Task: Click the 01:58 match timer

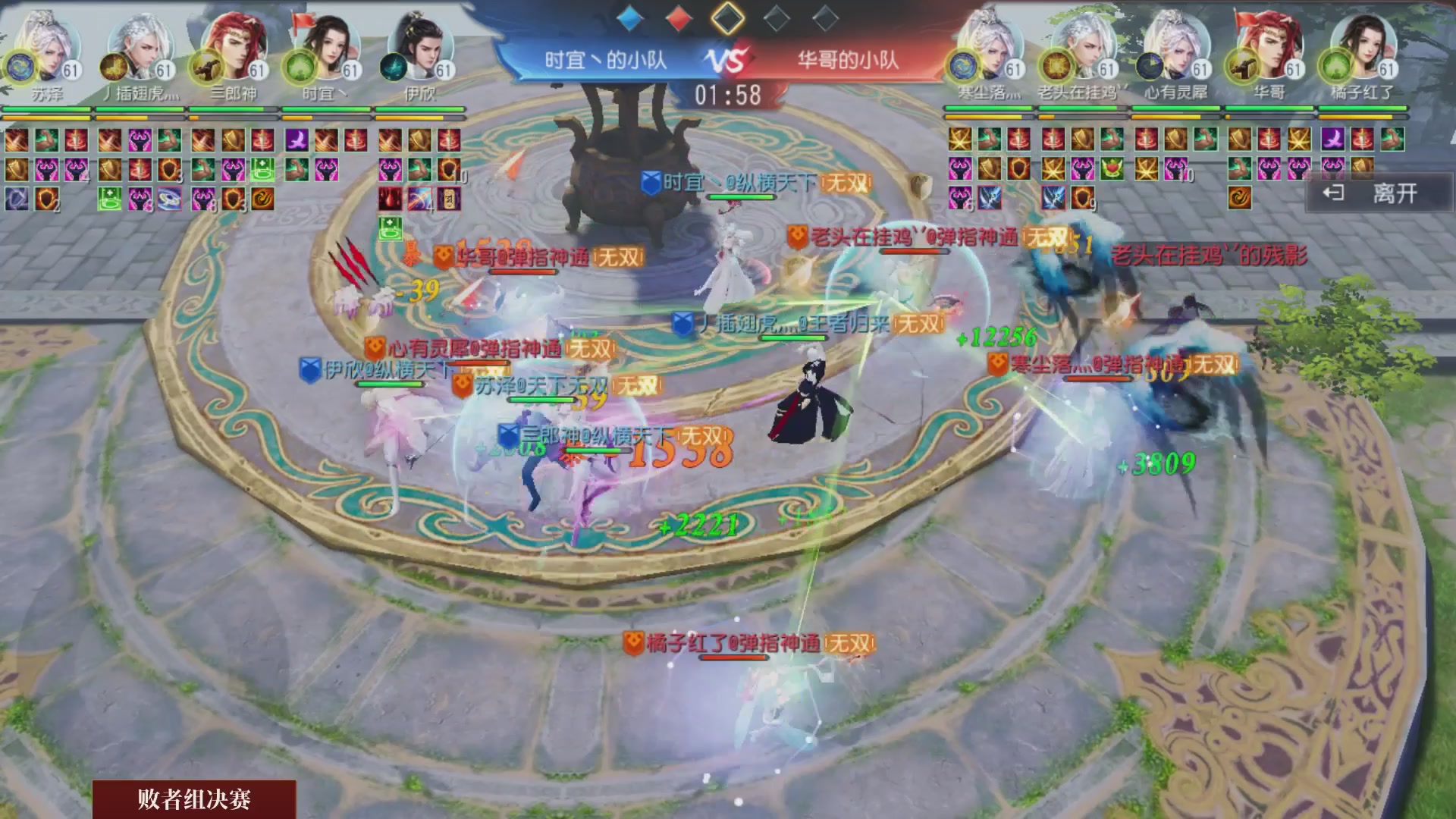Action: click(728, 93)
